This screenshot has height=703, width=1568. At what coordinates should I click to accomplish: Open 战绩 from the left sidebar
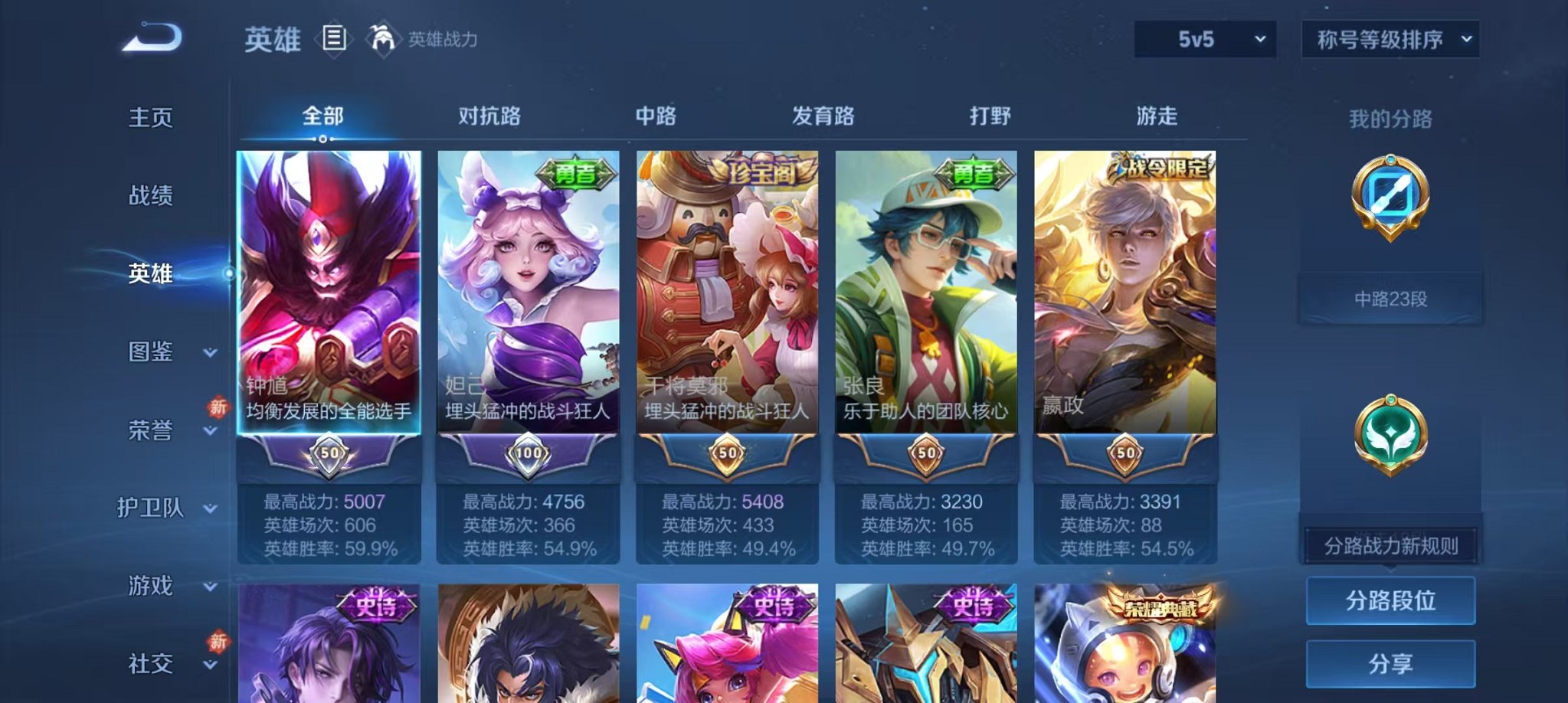[x=152, y=196]
